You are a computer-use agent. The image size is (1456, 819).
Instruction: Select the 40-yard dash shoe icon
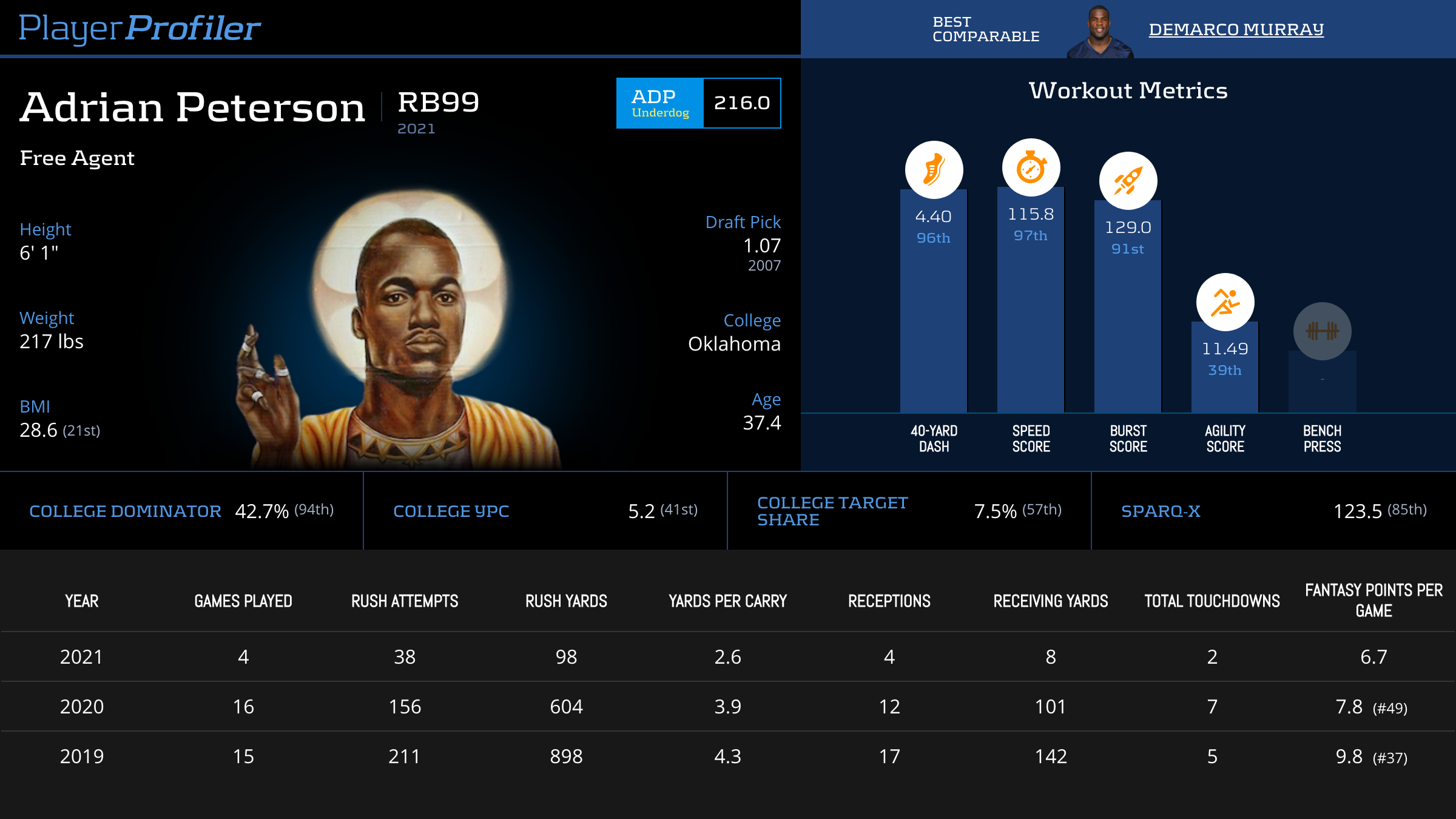tap(934, 170)
